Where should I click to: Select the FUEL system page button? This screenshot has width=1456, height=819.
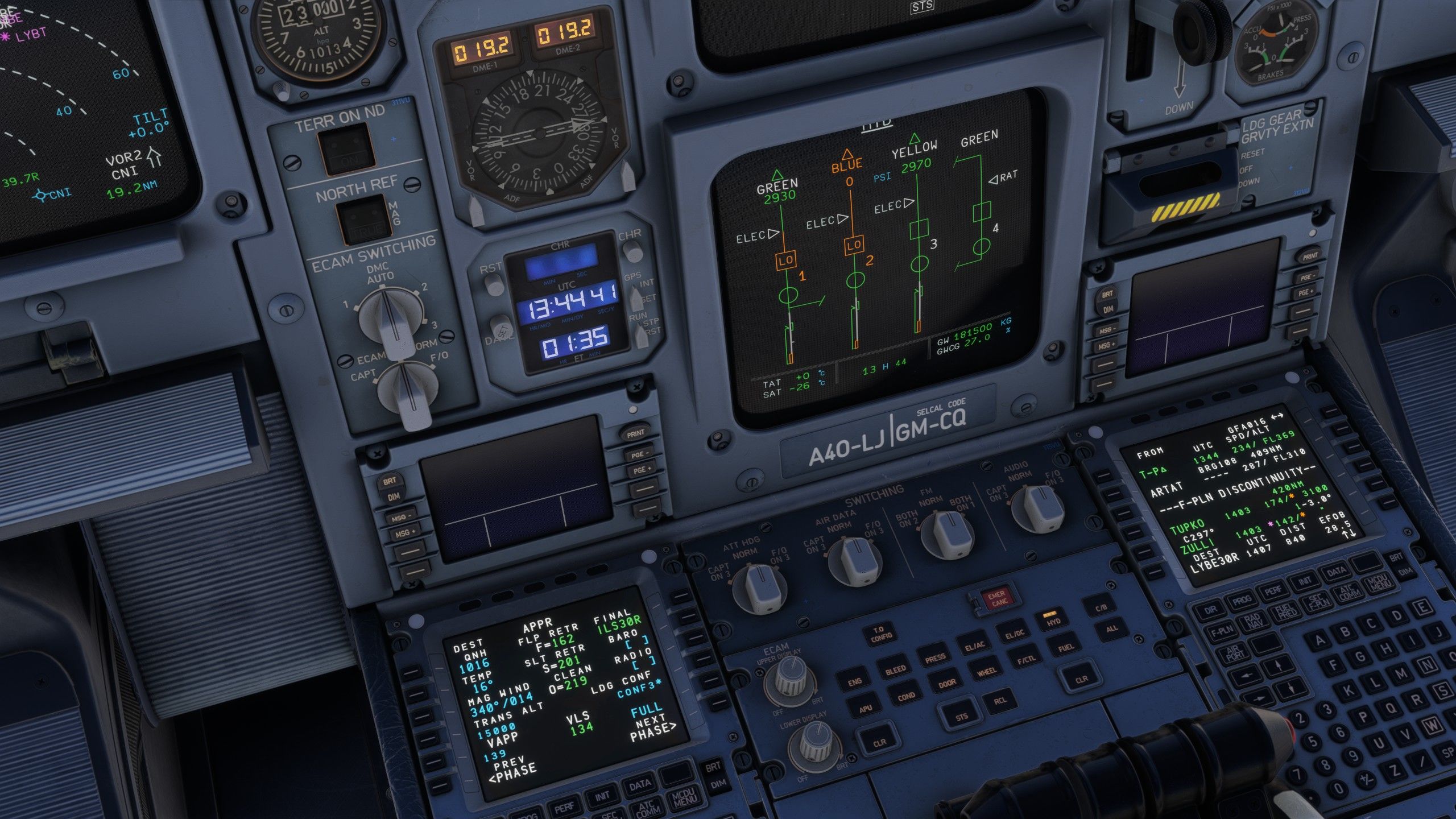(1065, 647)
